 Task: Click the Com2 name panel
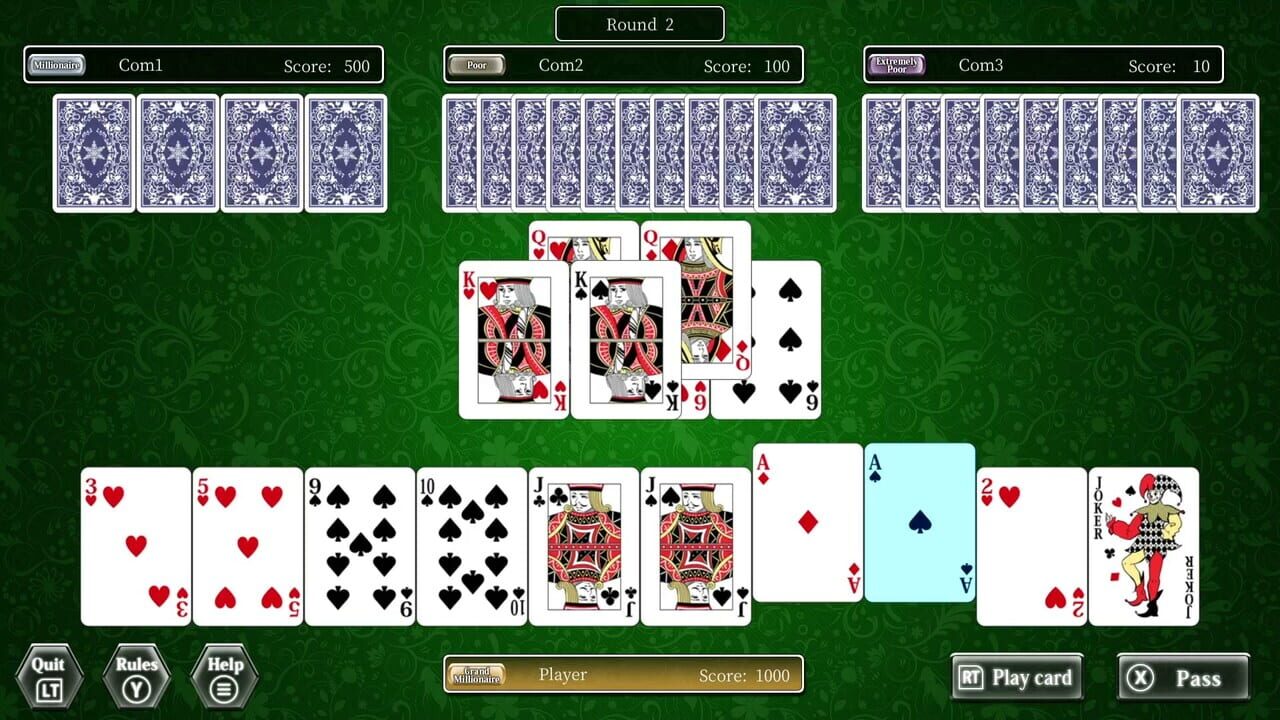pos(623,64)
